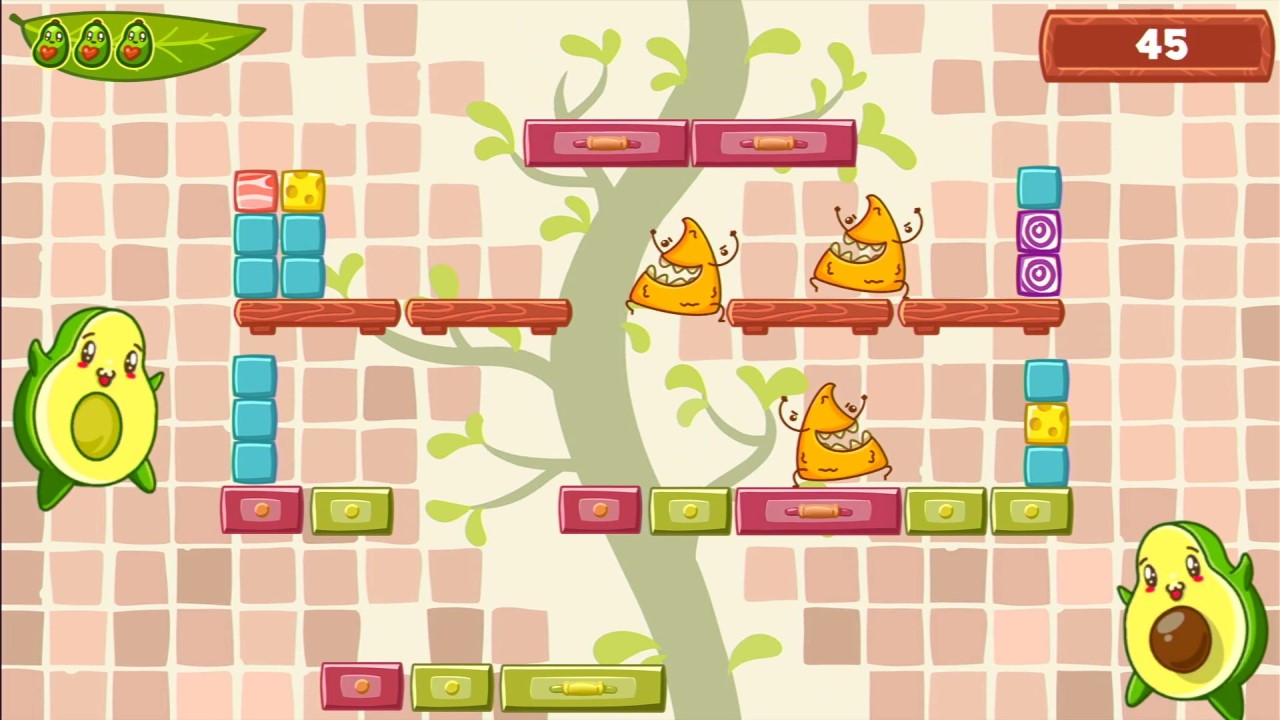Click the topmost blue block on the right column
1280x720 pixels.
[x=1038, y=185]
